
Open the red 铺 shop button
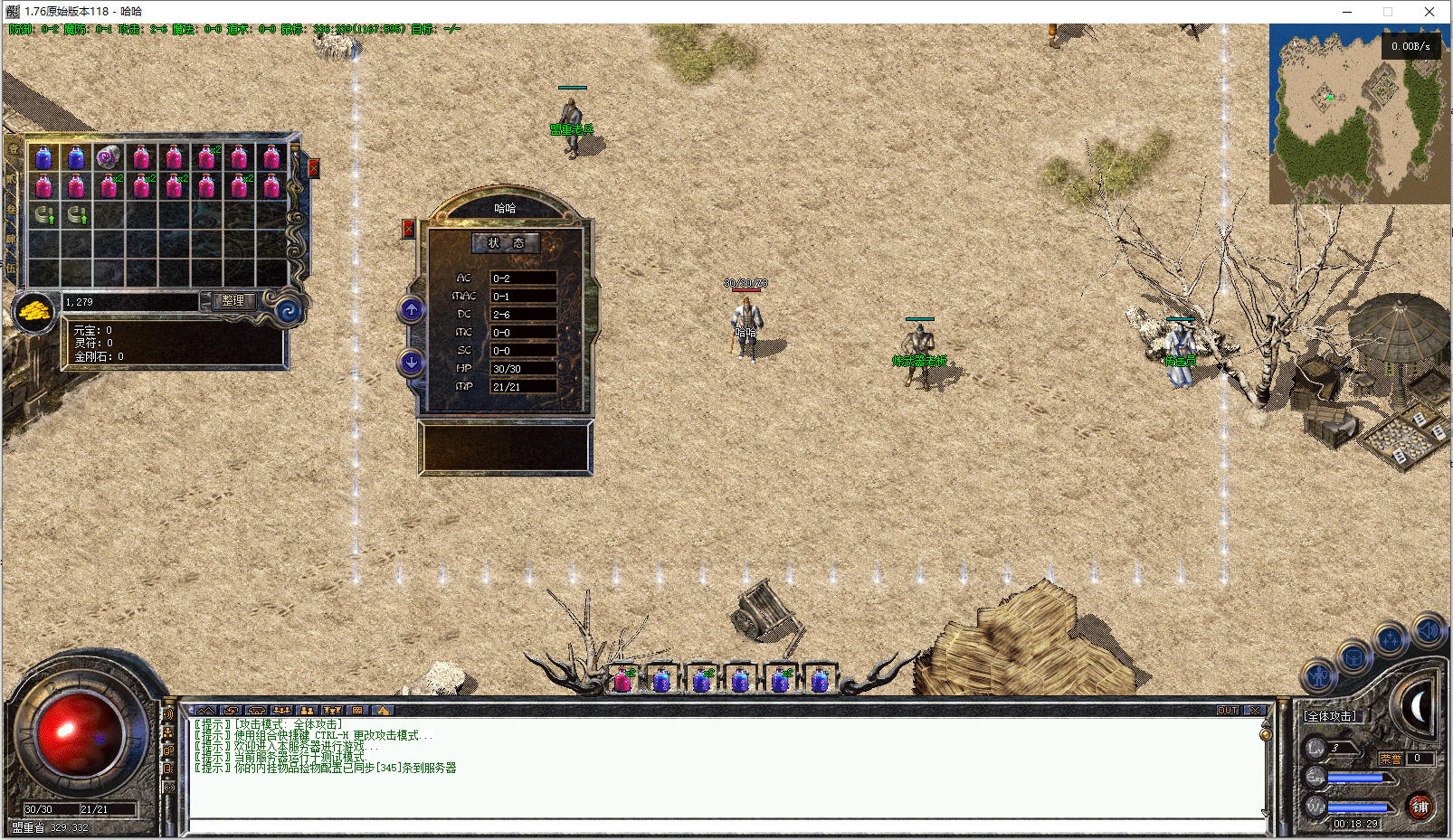click(x=1420, y=807)
